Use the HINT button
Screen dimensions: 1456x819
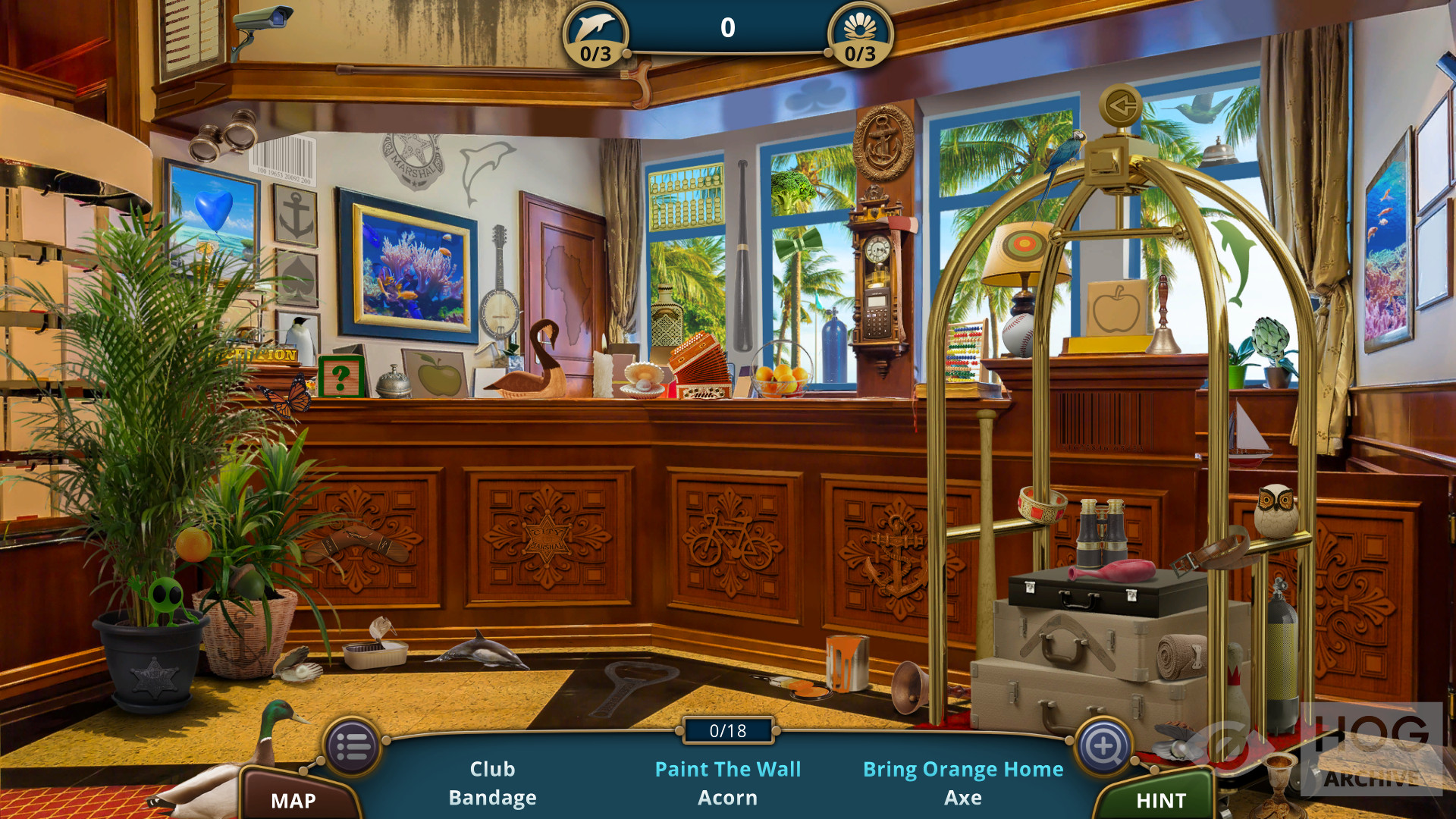1160,799
